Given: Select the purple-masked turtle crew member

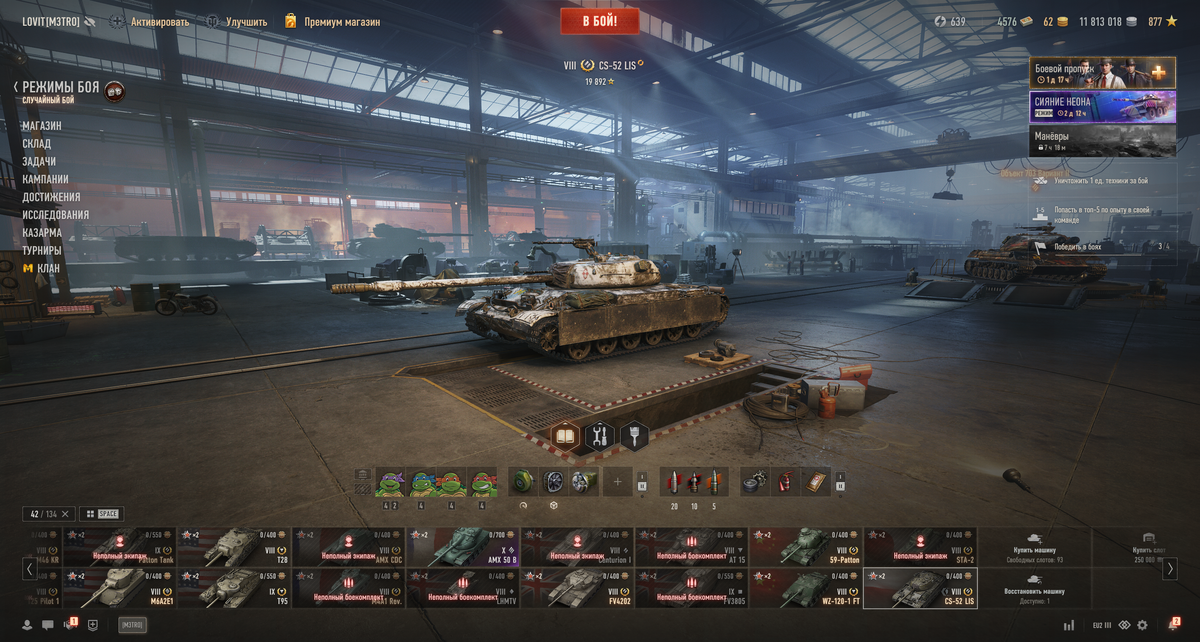Looking at the screenshot, I should pos(389,483).
